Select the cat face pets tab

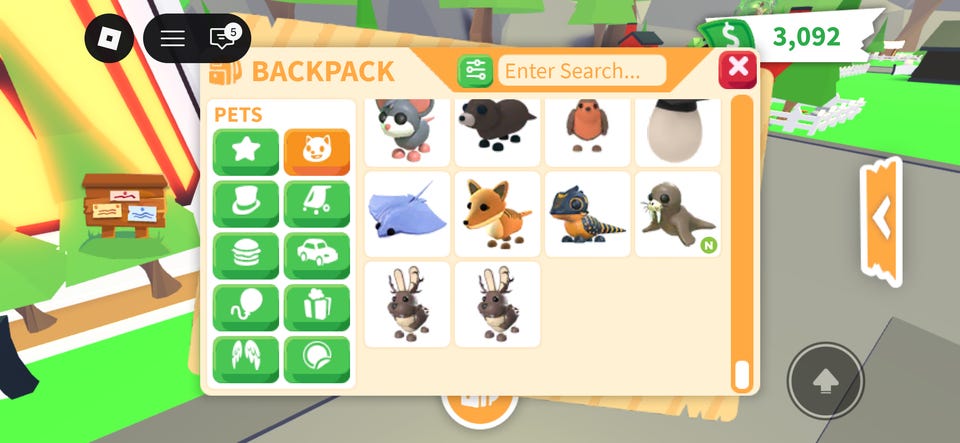click(317, 152)
